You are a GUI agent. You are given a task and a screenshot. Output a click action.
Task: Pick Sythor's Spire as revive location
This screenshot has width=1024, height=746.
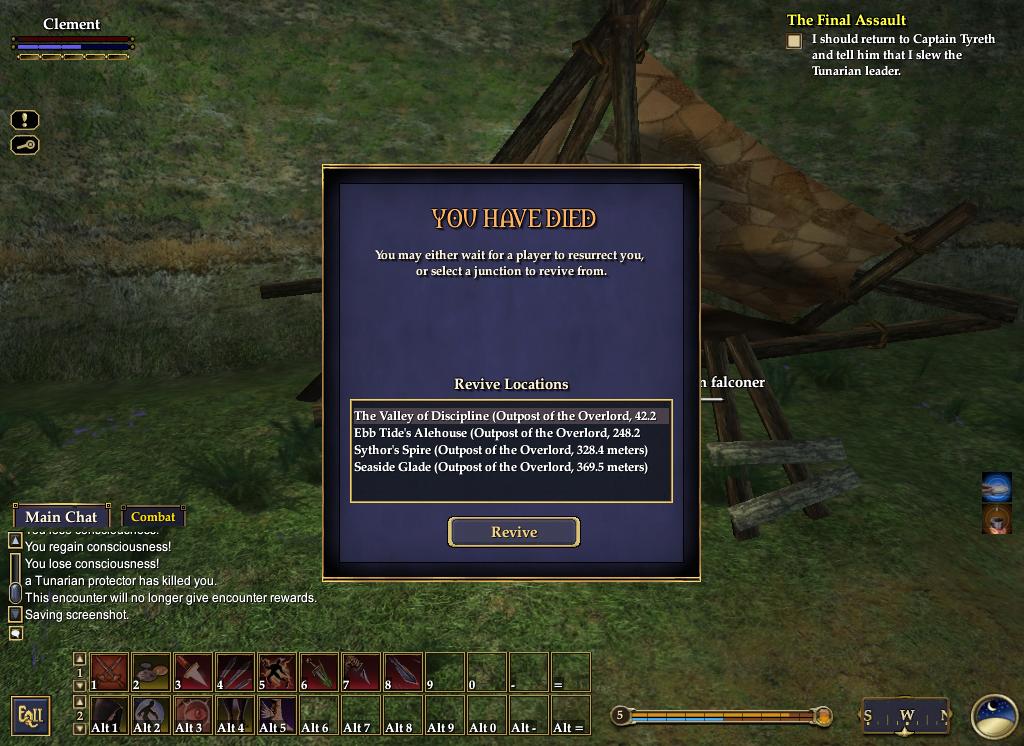coord(501,450)
